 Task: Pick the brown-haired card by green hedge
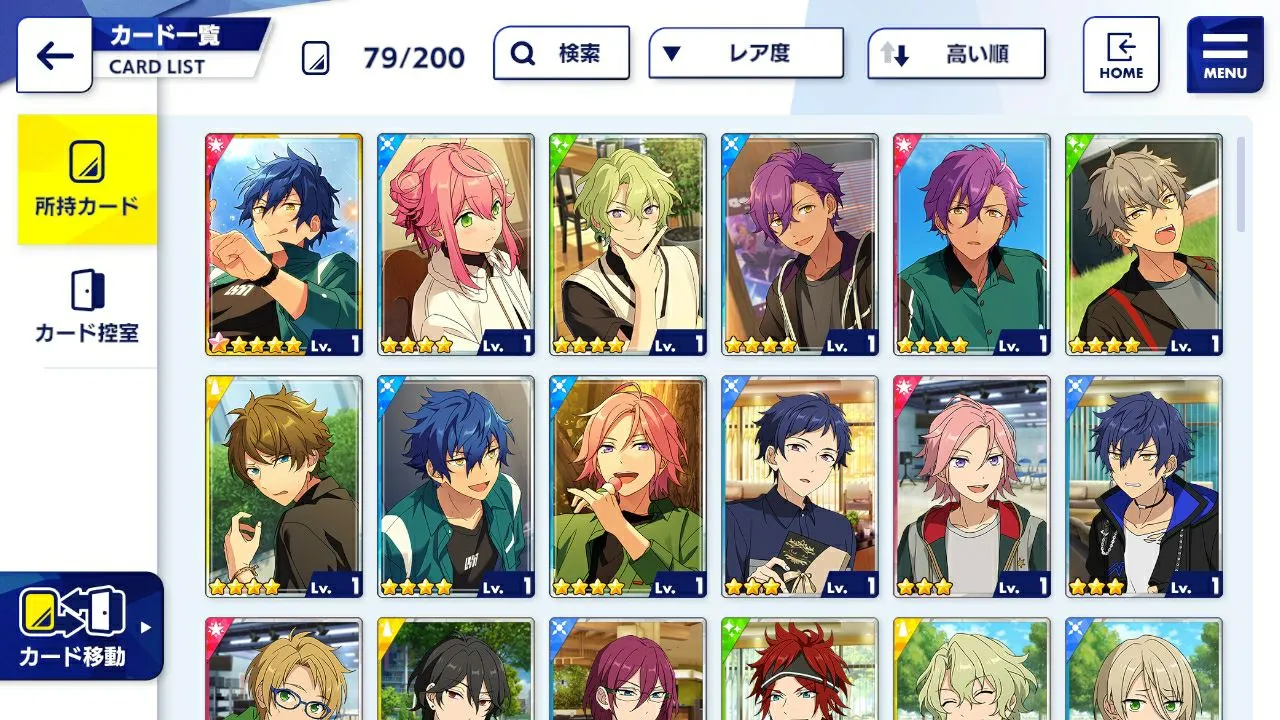coord(284,486)
